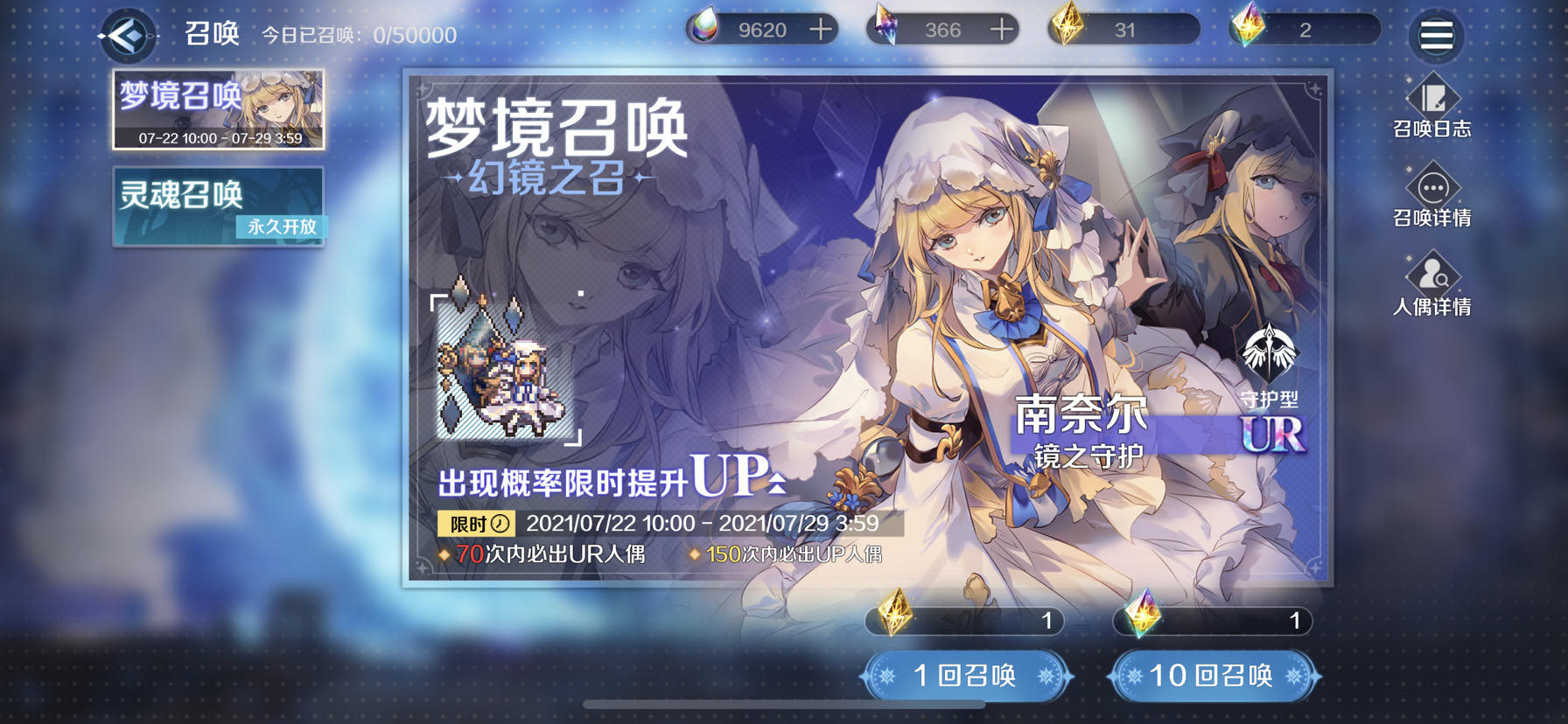Click the gold summon ticket icon

[x=1067, y=27]
